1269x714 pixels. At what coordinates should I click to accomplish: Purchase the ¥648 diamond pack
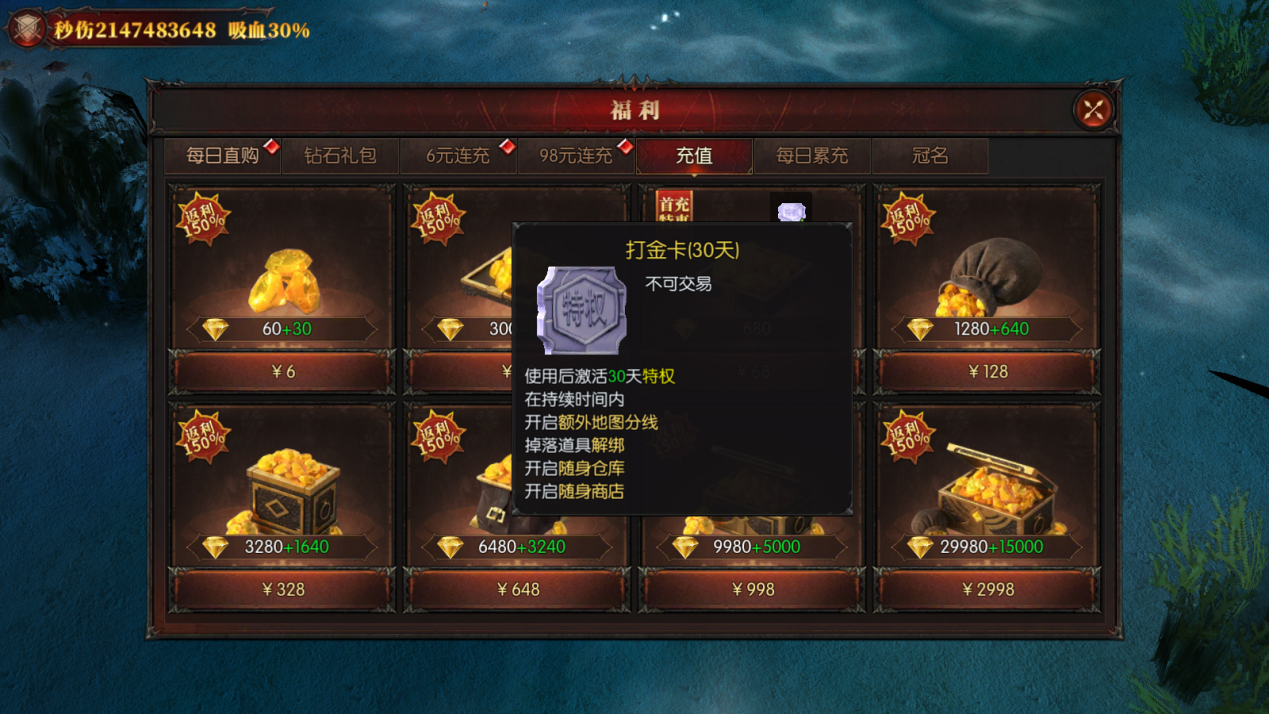[518, 590]
